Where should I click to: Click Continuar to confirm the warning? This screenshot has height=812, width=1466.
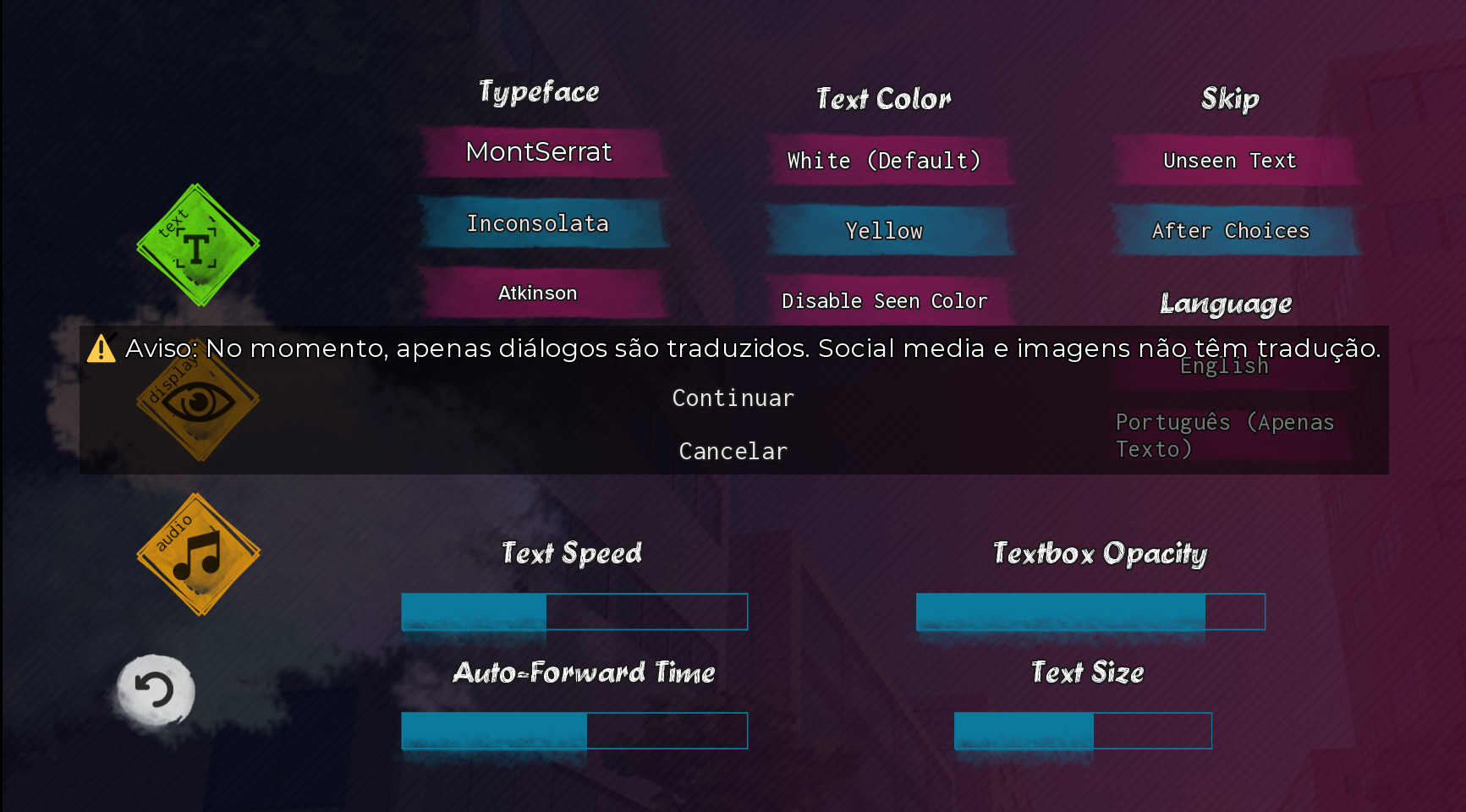coord(733,398)
